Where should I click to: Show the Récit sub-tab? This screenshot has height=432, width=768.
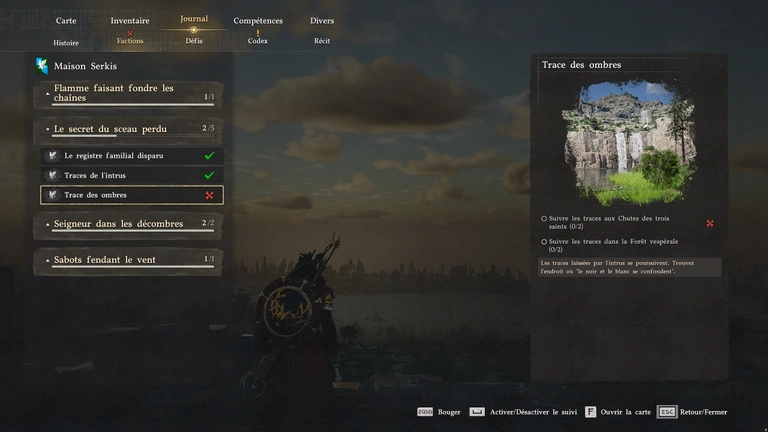(x=322, y=41)
